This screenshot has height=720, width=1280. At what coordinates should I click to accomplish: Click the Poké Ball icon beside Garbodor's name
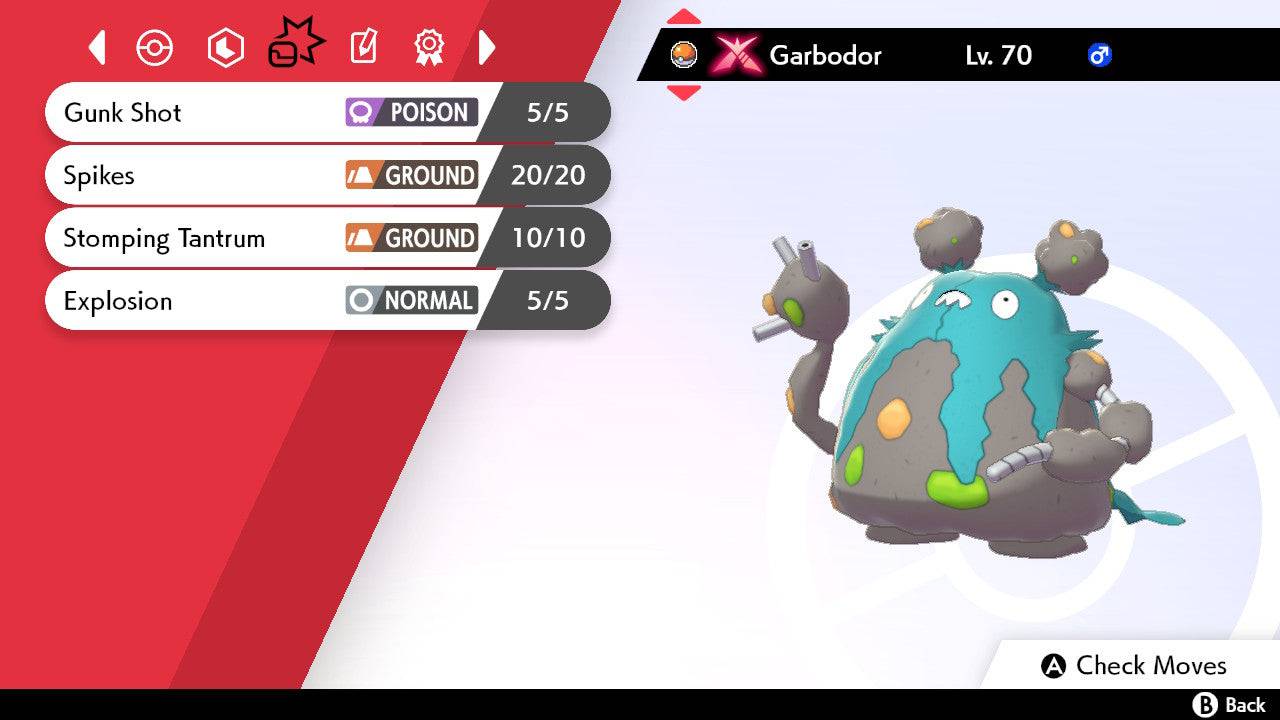pos(685,56)
